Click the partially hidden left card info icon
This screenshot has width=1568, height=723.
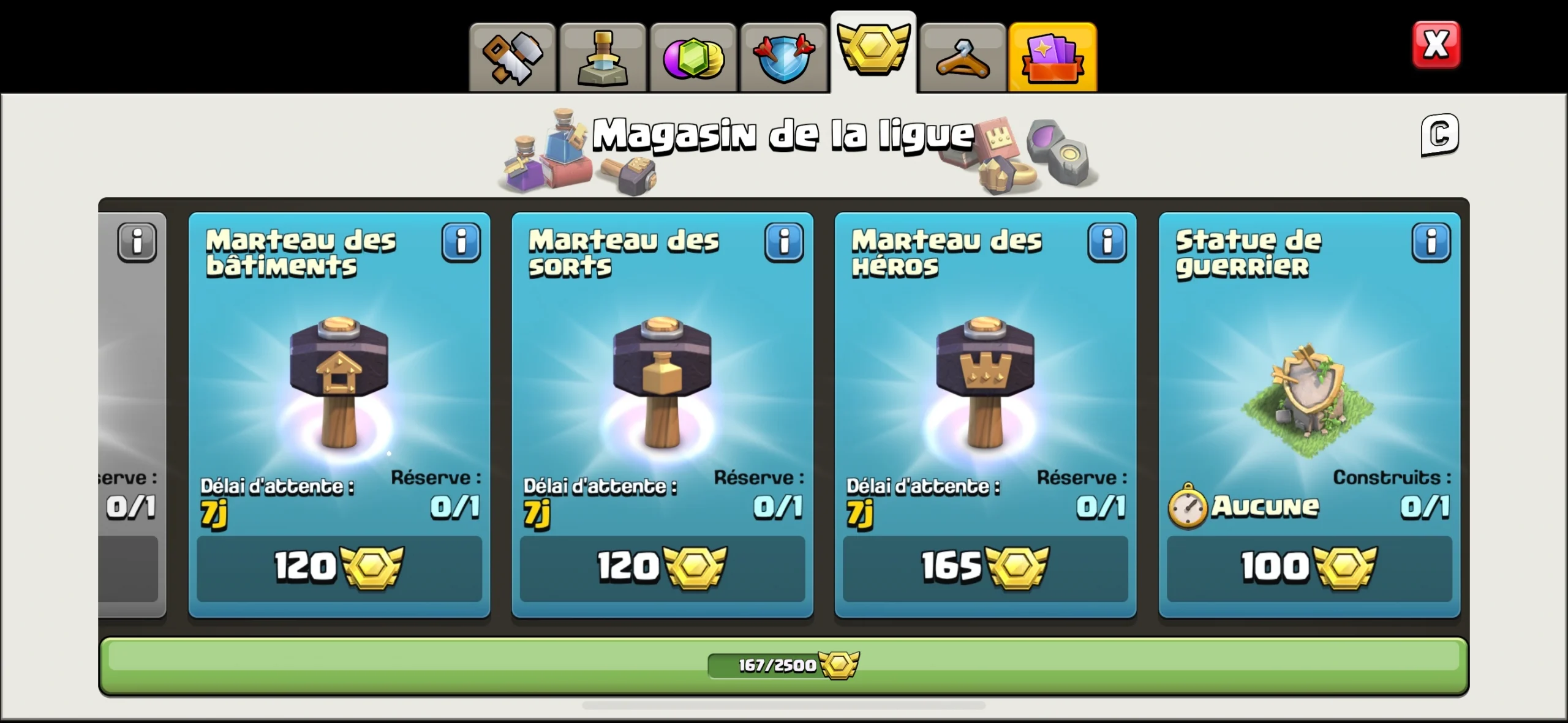(x=138, y=242)
